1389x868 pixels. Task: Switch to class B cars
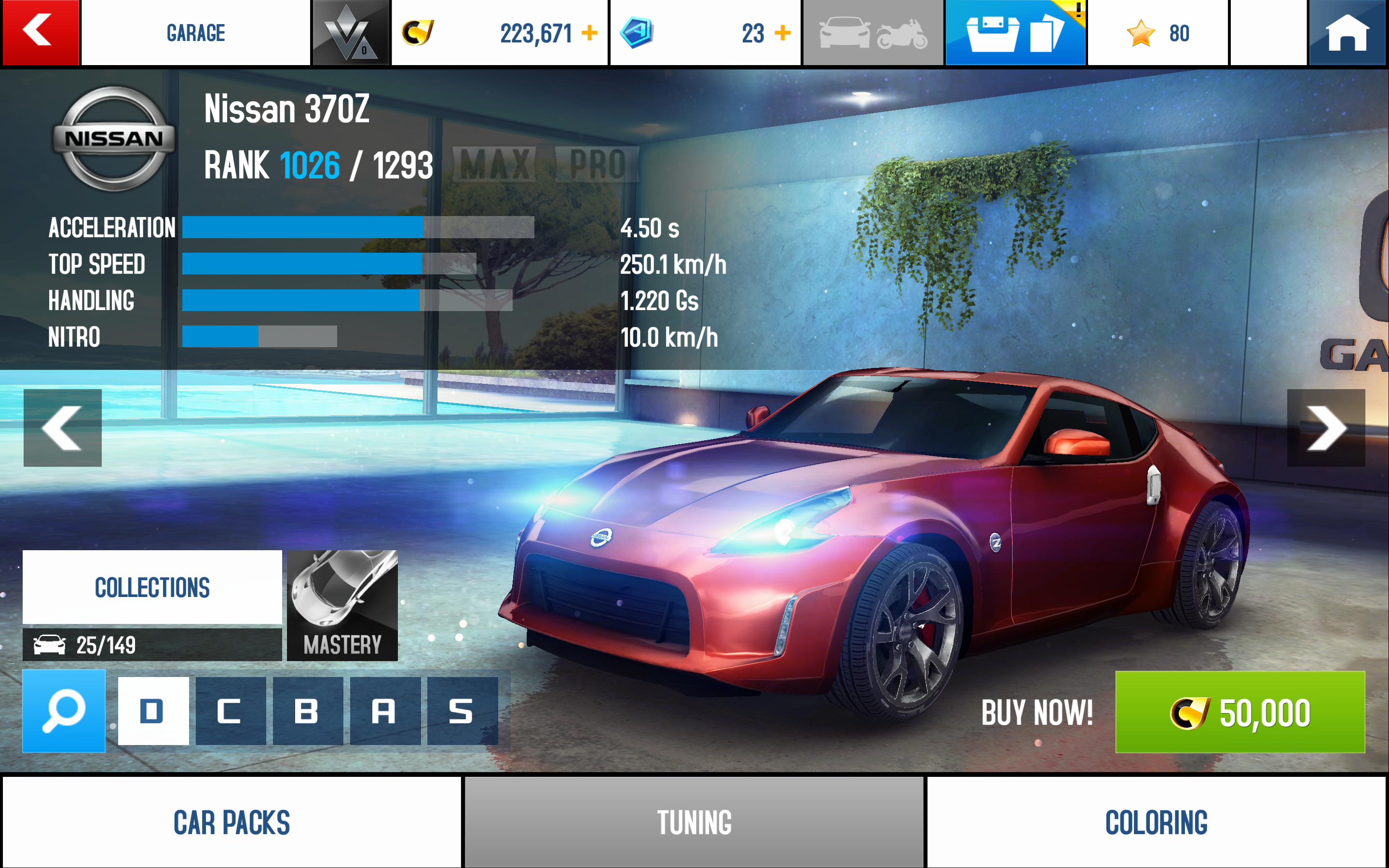308,711
